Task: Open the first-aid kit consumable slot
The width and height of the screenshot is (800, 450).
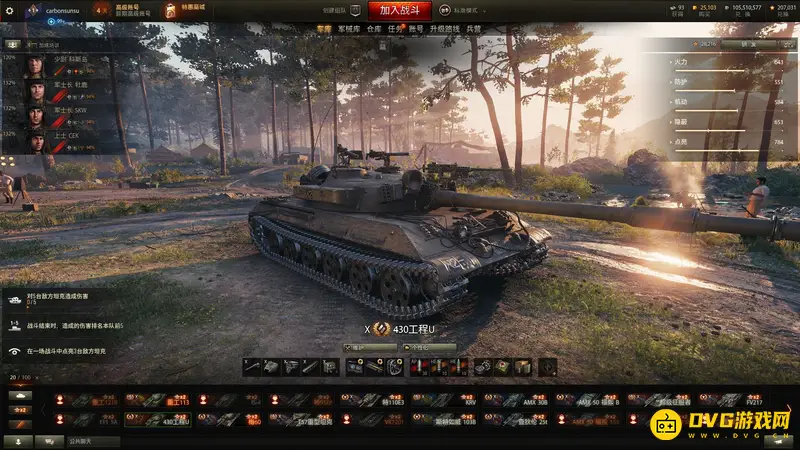Action: (x=502, y=367)
